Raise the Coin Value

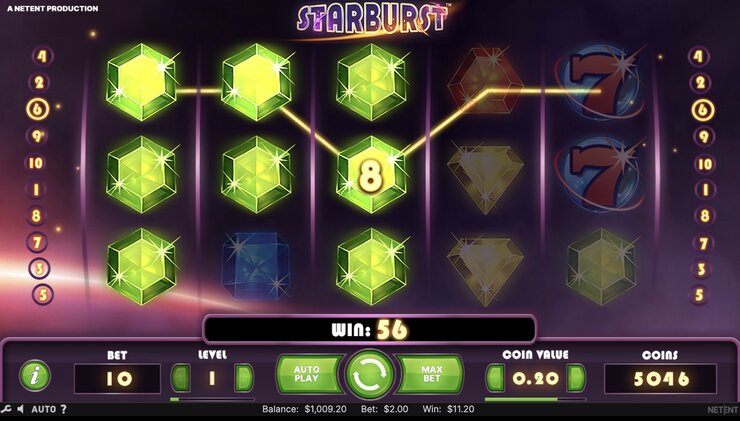click(576, 378)
